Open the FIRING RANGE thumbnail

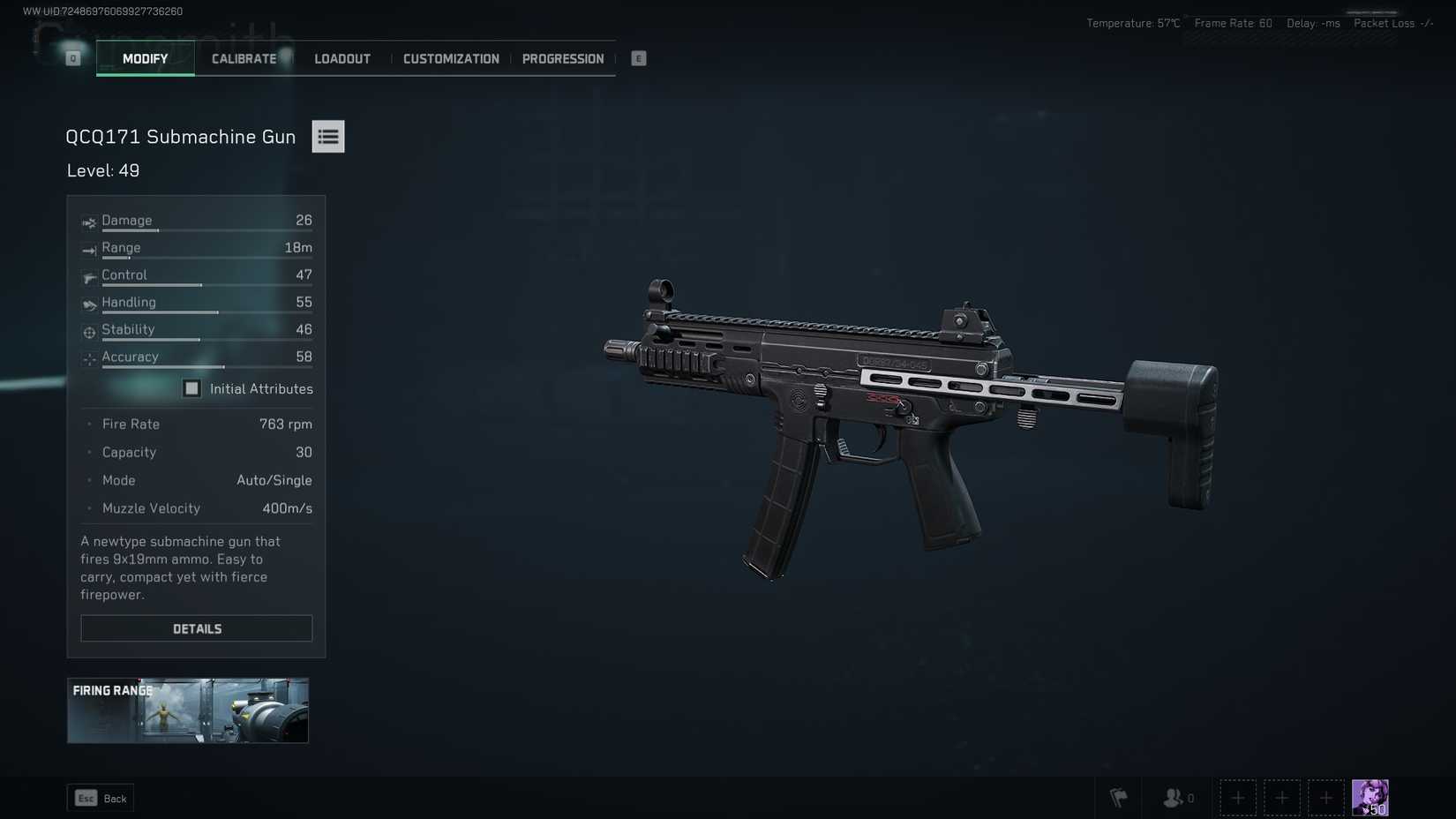coord(187,710)
